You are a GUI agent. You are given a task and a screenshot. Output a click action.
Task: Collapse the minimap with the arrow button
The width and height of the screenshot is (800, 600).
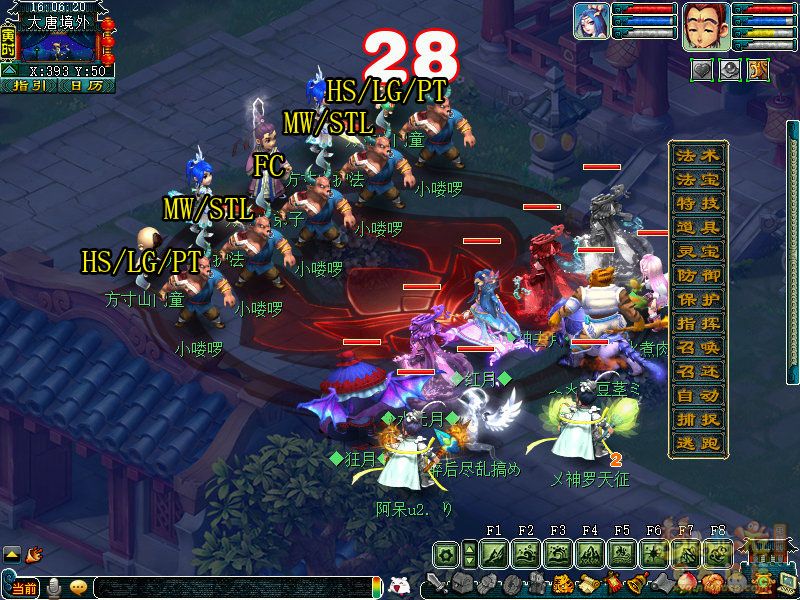[8, 71]
